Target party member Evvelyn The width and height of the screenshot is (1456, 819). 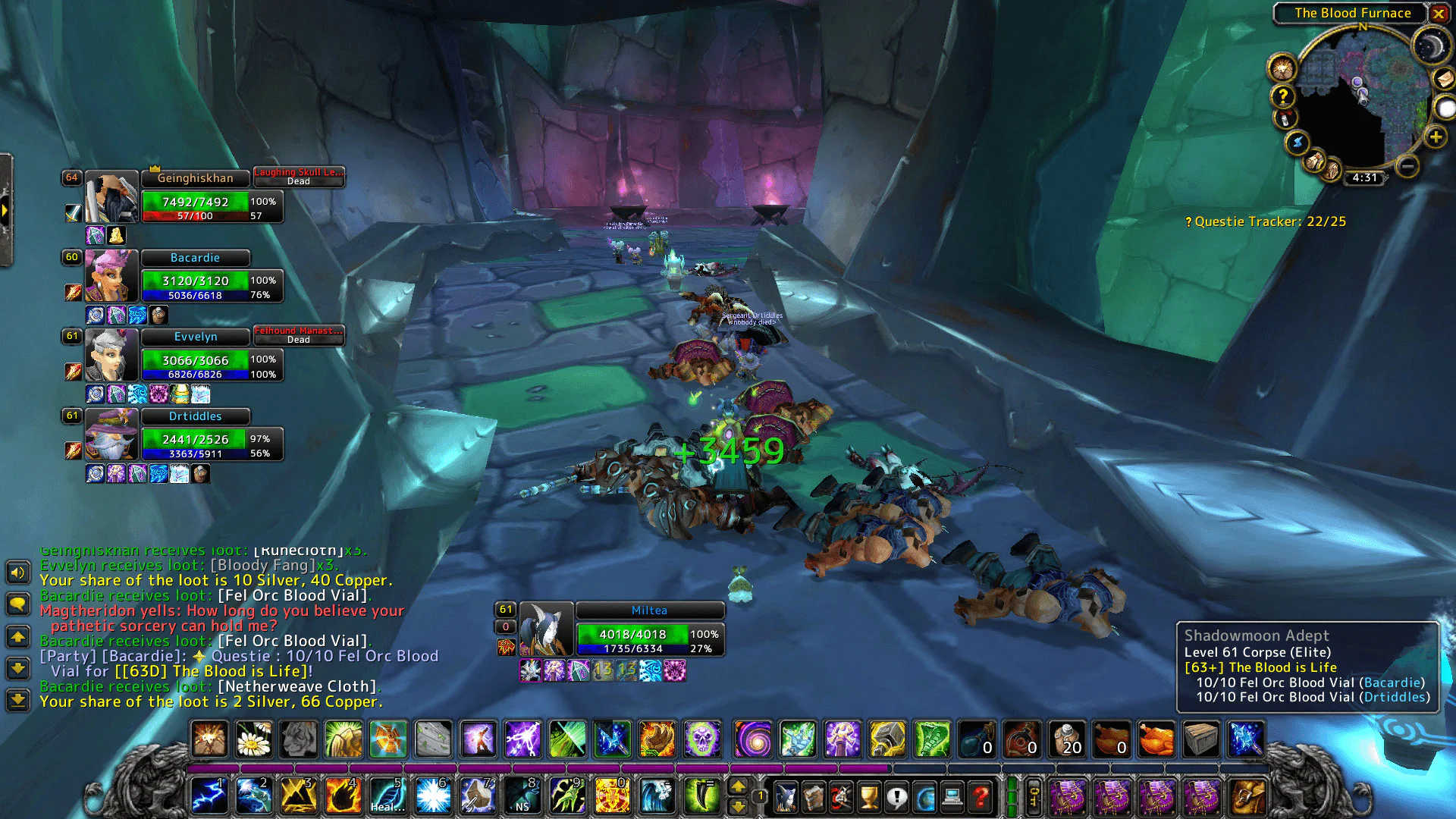click(x=196, y=337)
